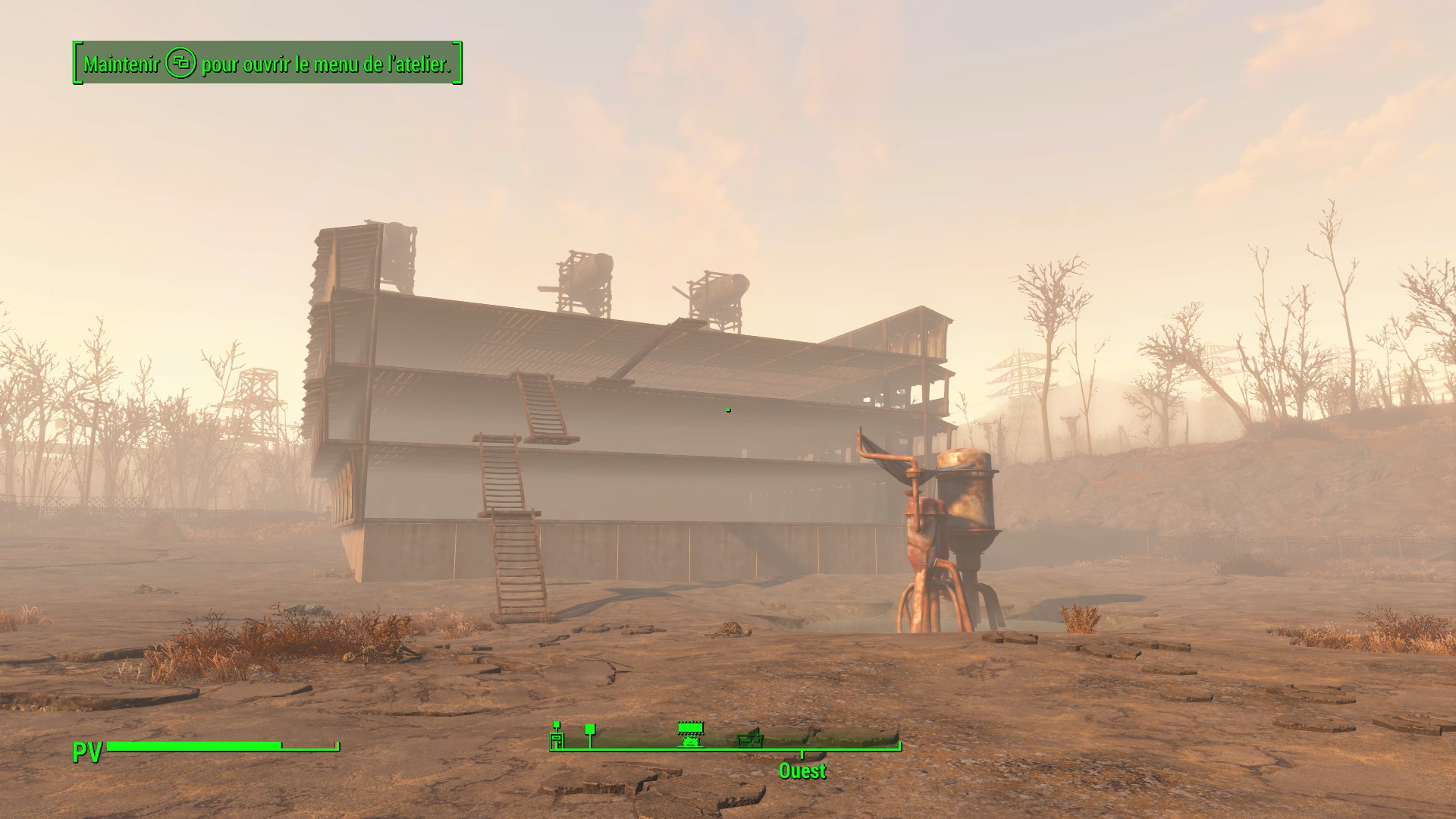The width and height of the screenshot is (1456, 819).
Task: Choose the gas pump marker on the compass
Action: [557, 735]
